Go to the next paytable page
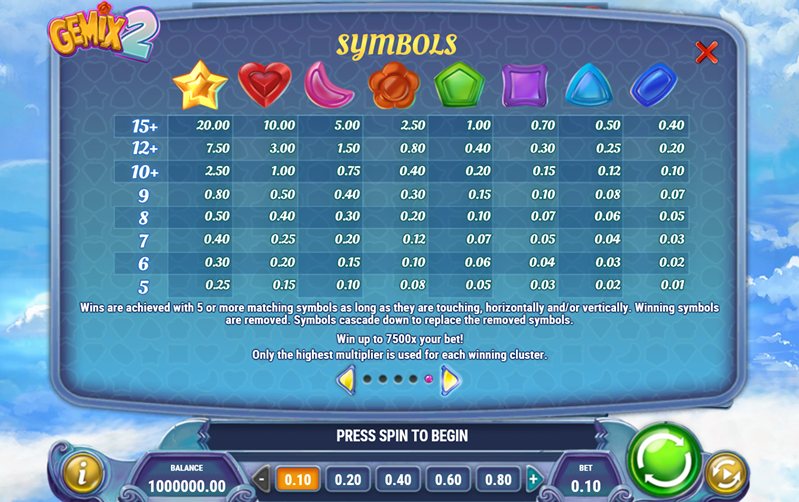The width and height of the screenshot is (799, 502). pos(450,379)
